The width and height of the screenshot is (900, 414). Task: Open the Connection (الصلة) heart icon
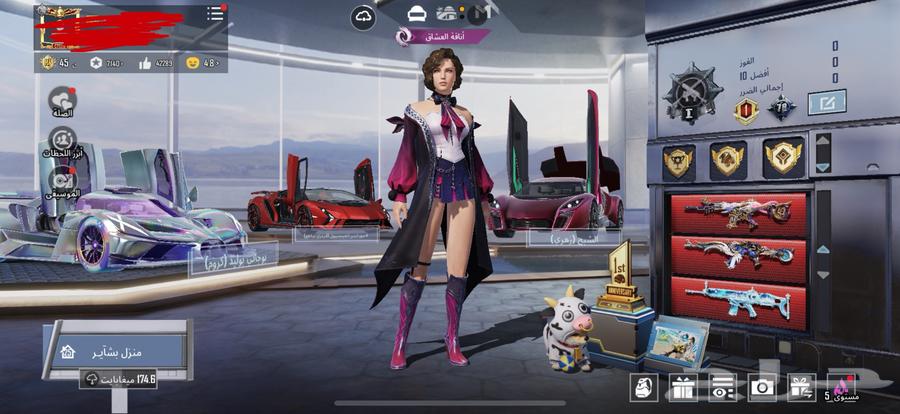coord(62,101)
